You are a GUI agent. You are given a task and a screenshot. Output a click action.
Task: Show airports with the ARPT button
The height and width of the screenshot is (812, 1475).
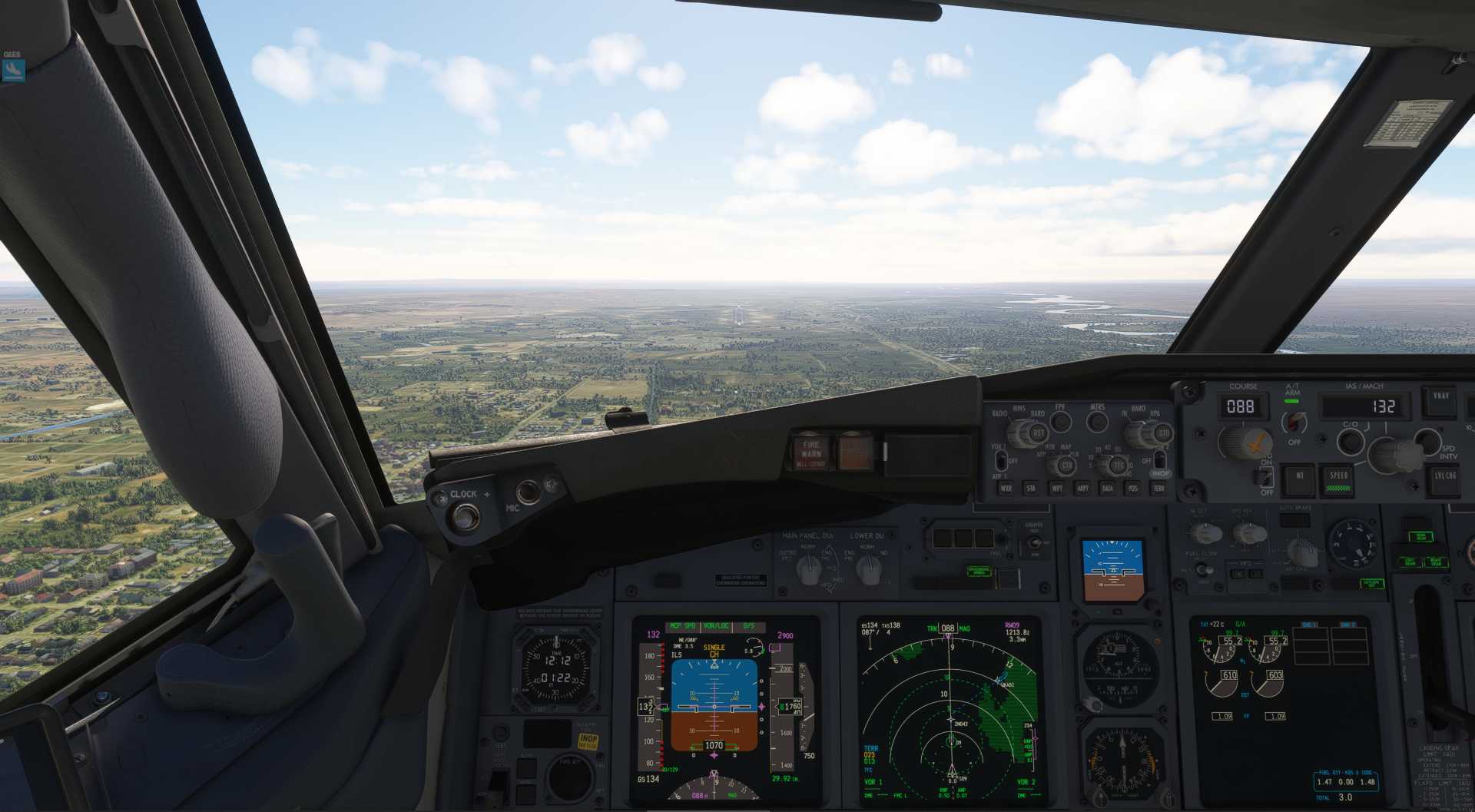pos(1082,488)
